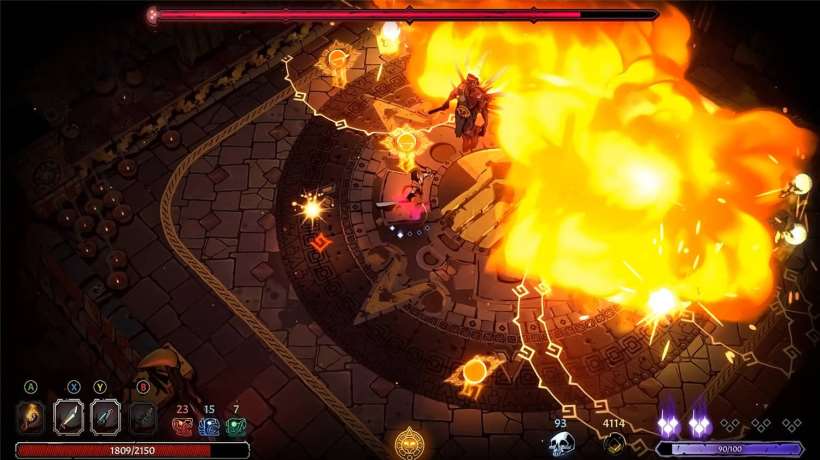Viewport: 820px width, 460px height.
Task: Open the golden sun relic medallion
Action: (408, 441)
